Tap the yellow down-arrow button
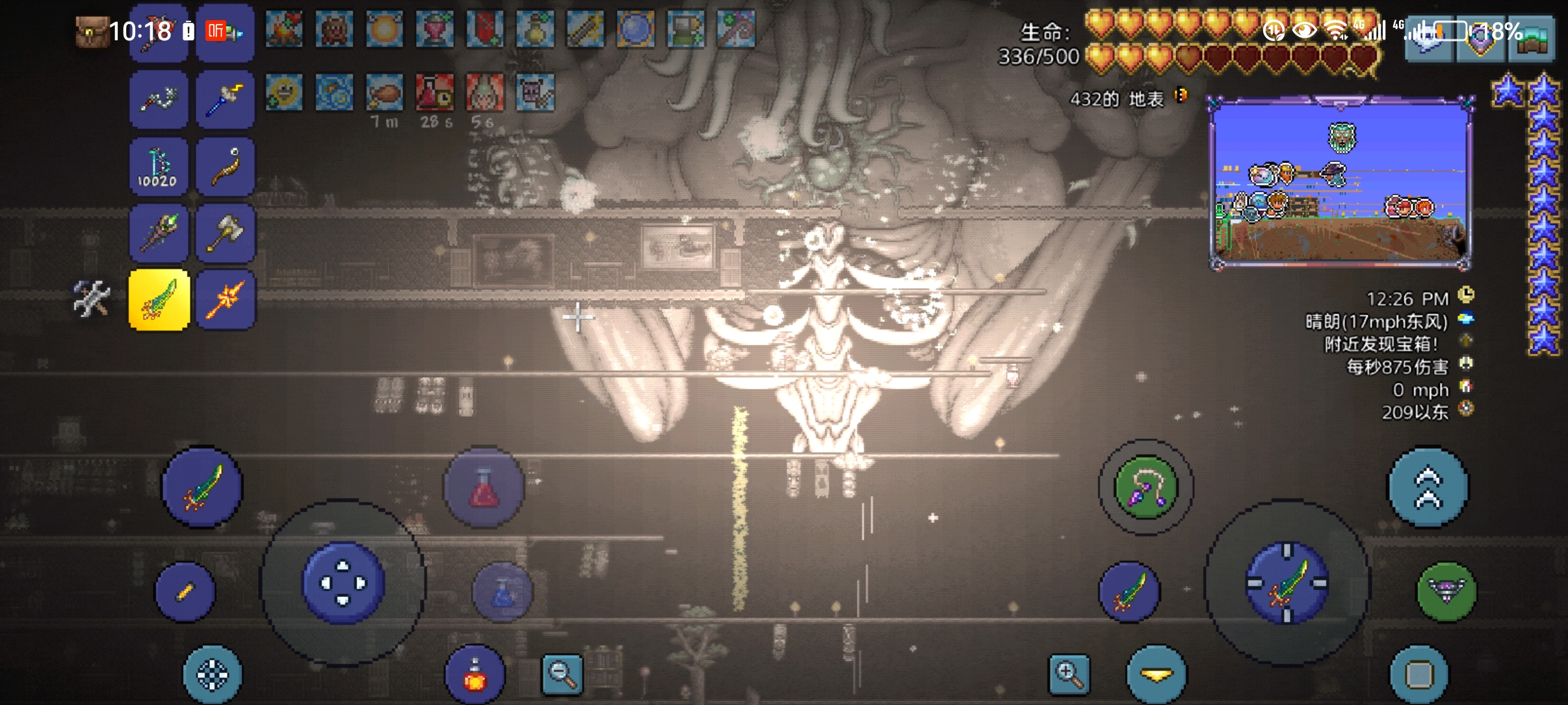The height and width of the screenshot is (705, 1568). coord(1156,675)
